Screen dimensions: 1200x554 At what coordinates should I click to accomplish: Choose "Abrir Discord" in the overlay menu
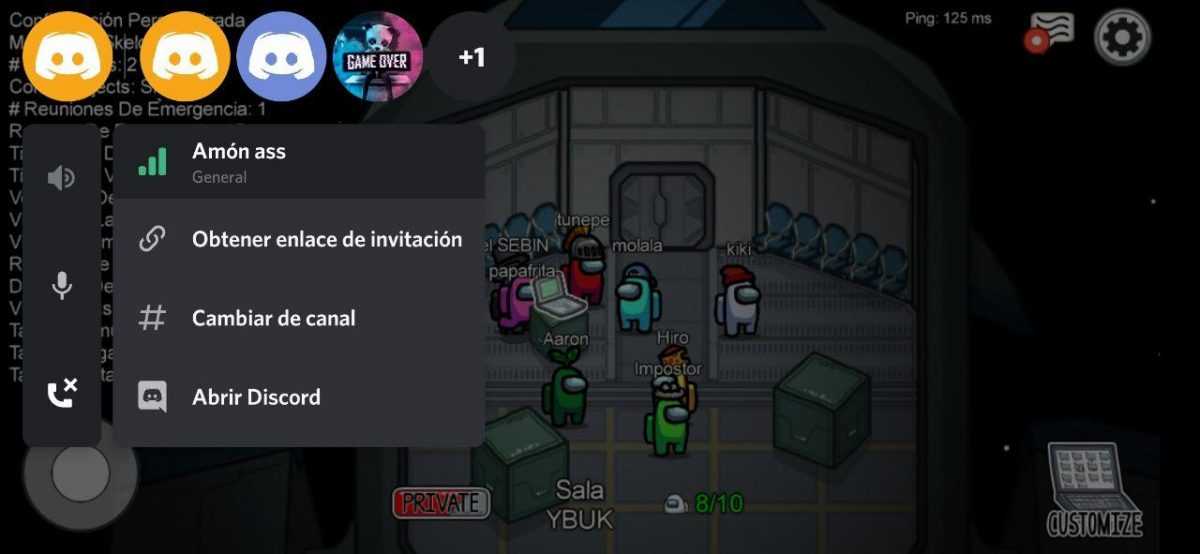tap(256, 397)
